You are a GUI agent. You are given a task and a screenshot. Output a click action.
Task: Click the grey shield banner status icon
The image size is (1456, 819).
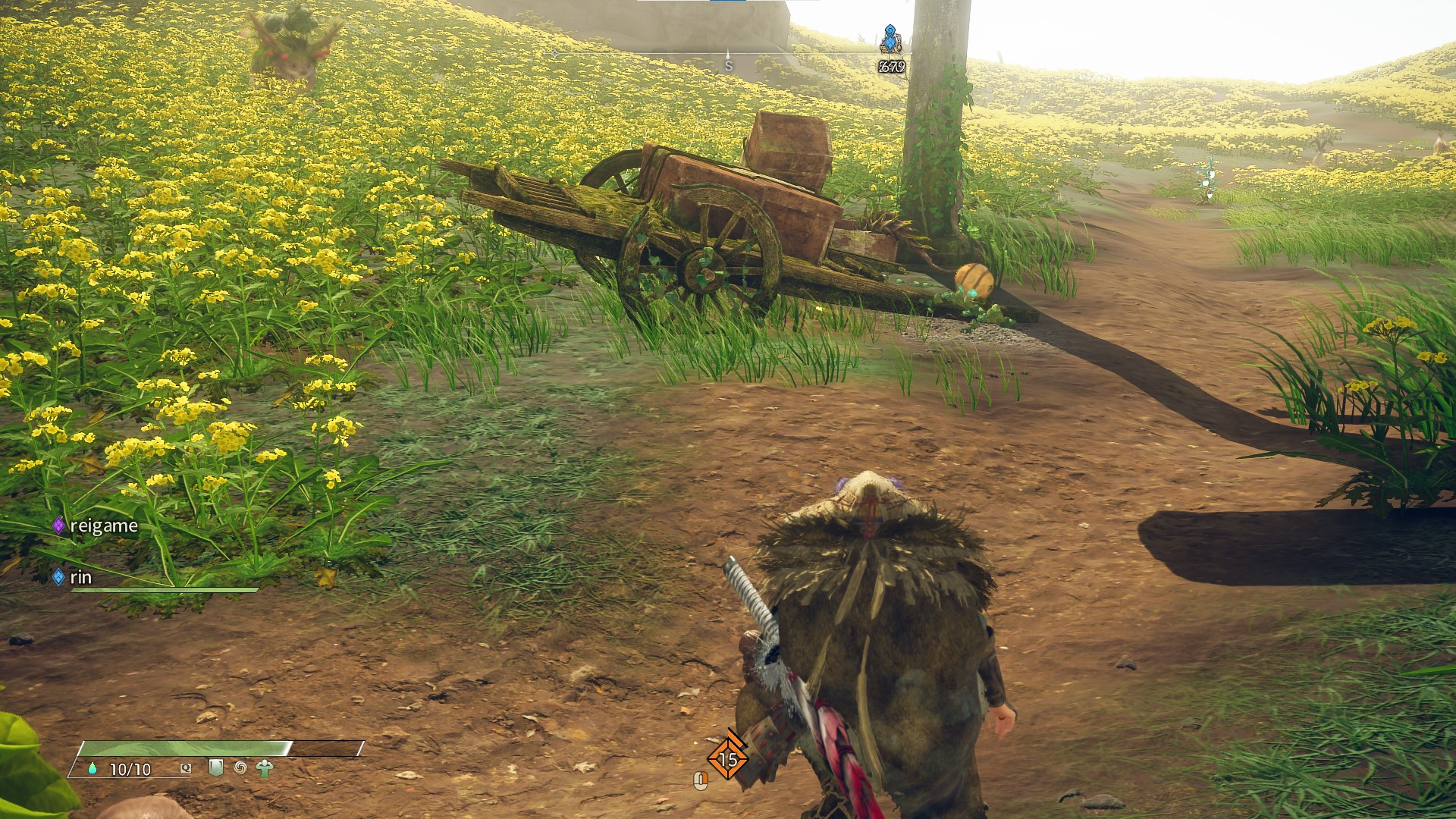(x=216, y=767)
